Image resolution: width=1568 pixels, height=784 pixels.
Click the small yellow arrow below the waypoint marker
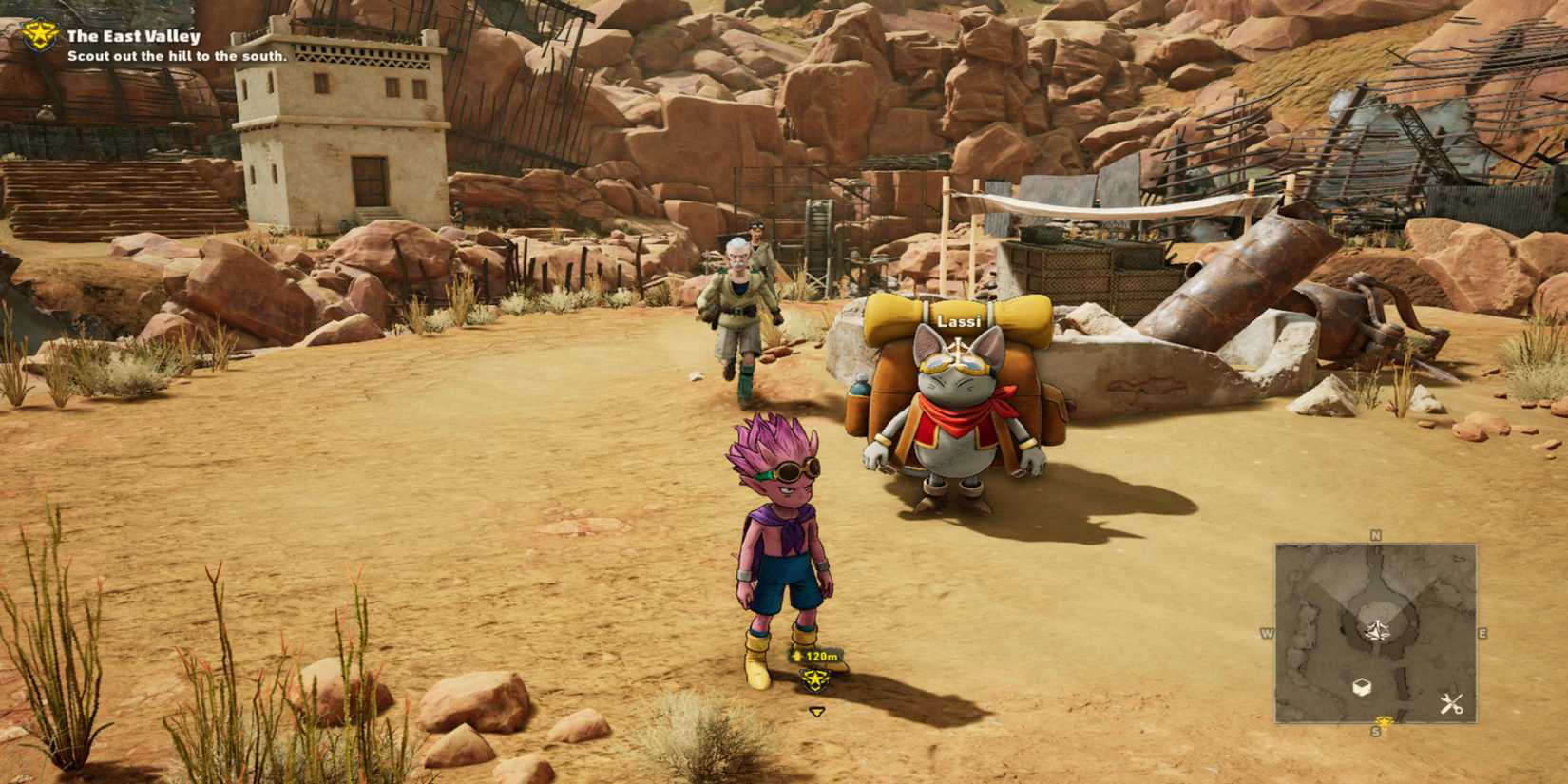(817, 711)
